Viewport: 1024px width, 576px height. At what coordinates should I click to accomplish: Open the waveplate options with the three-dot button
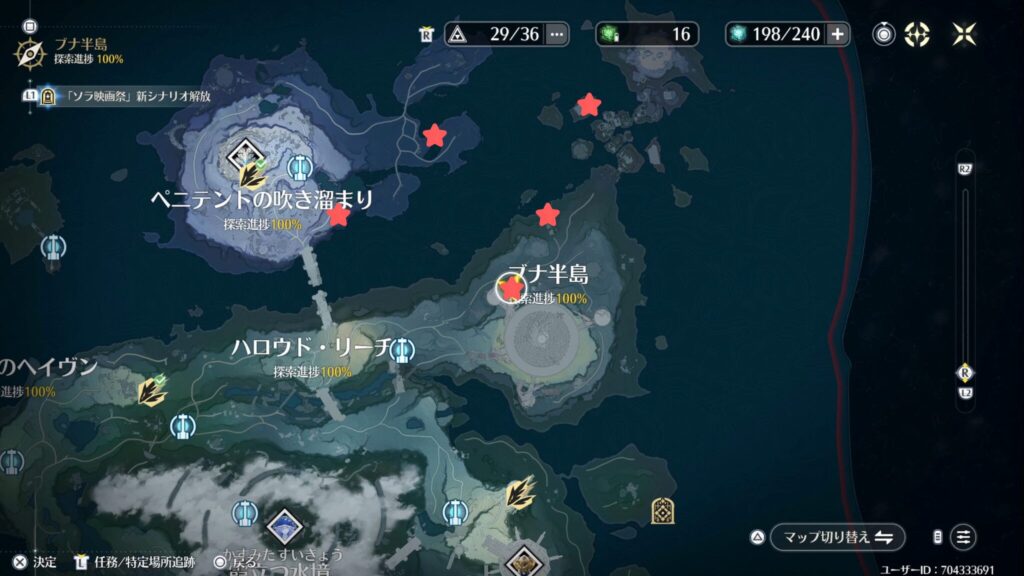(557, 34)
